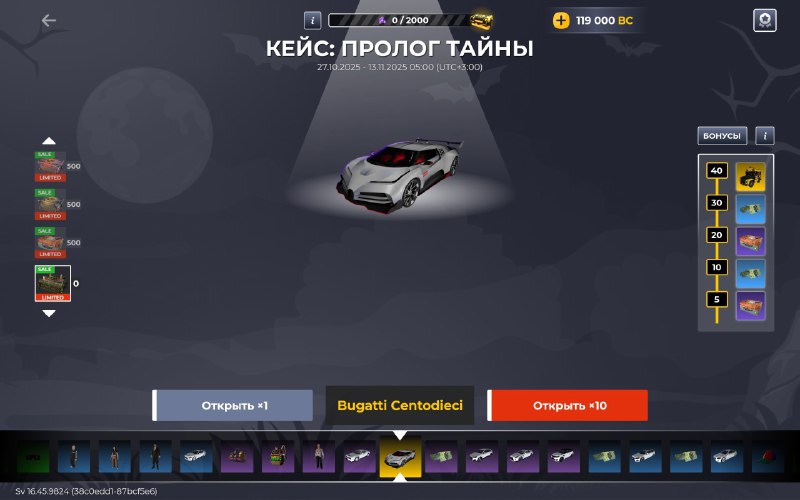The width and height of the screenshot is (800, 500).
Task: Open ten cases with Открыть ×10
Action: (x=568, y=406)
